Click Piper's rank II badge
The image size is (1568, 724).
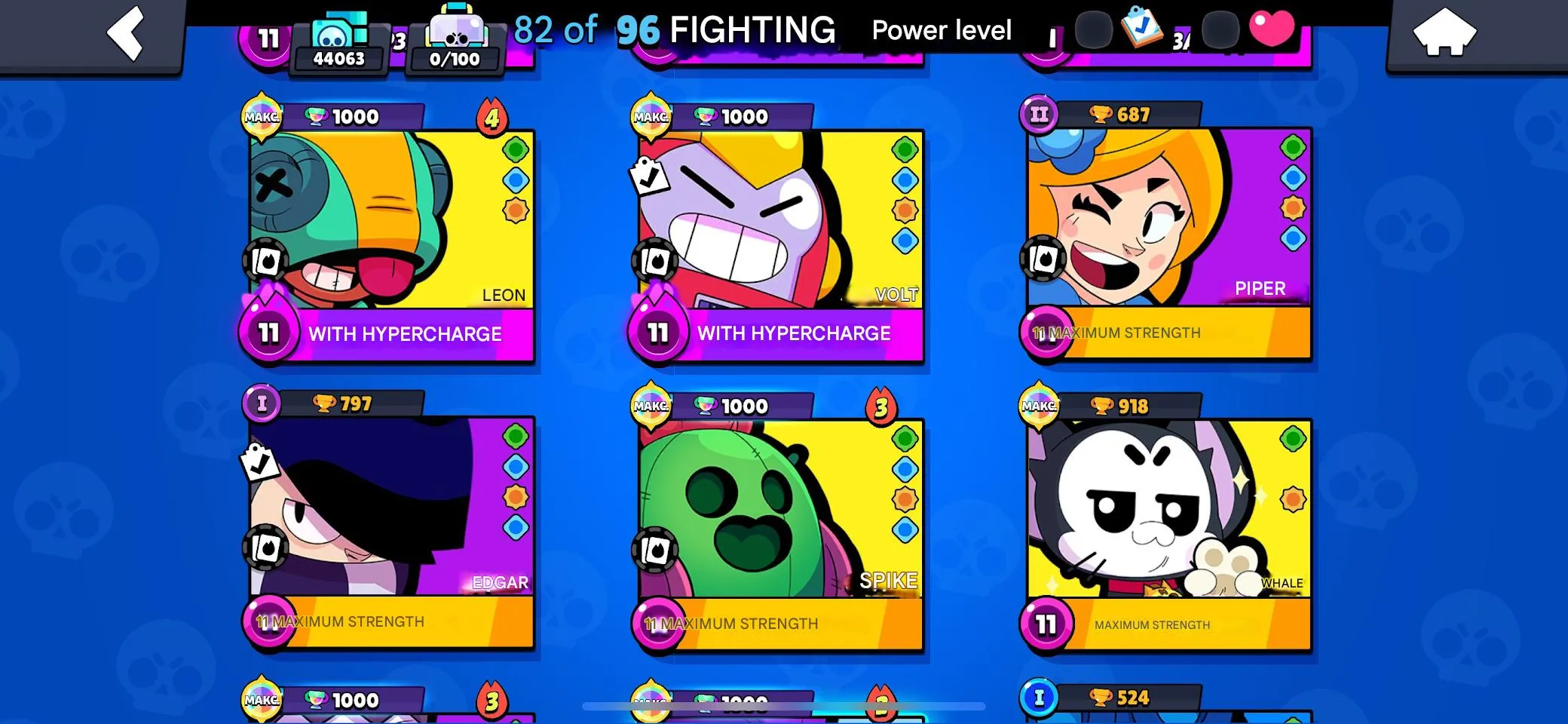coord(1039,115)
